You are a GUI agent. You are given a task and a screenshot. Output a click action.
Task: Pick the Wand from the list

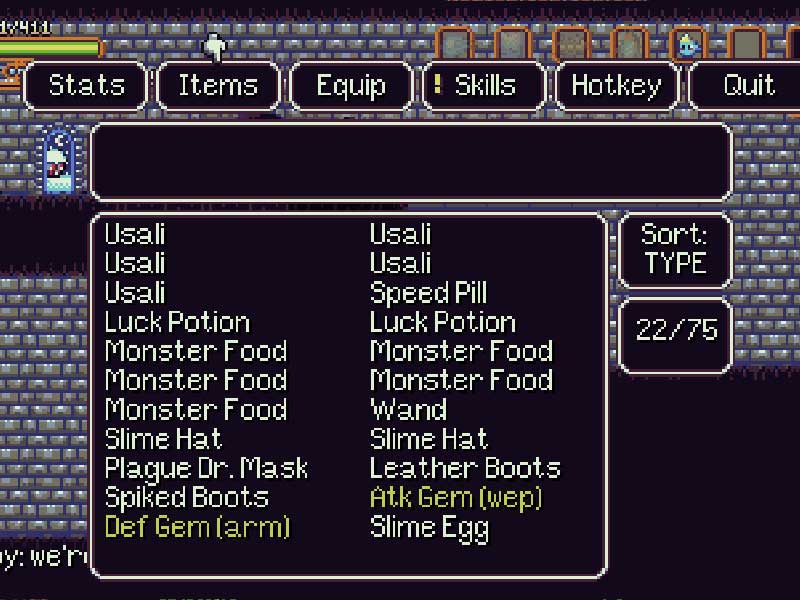(x=408, y=410)
